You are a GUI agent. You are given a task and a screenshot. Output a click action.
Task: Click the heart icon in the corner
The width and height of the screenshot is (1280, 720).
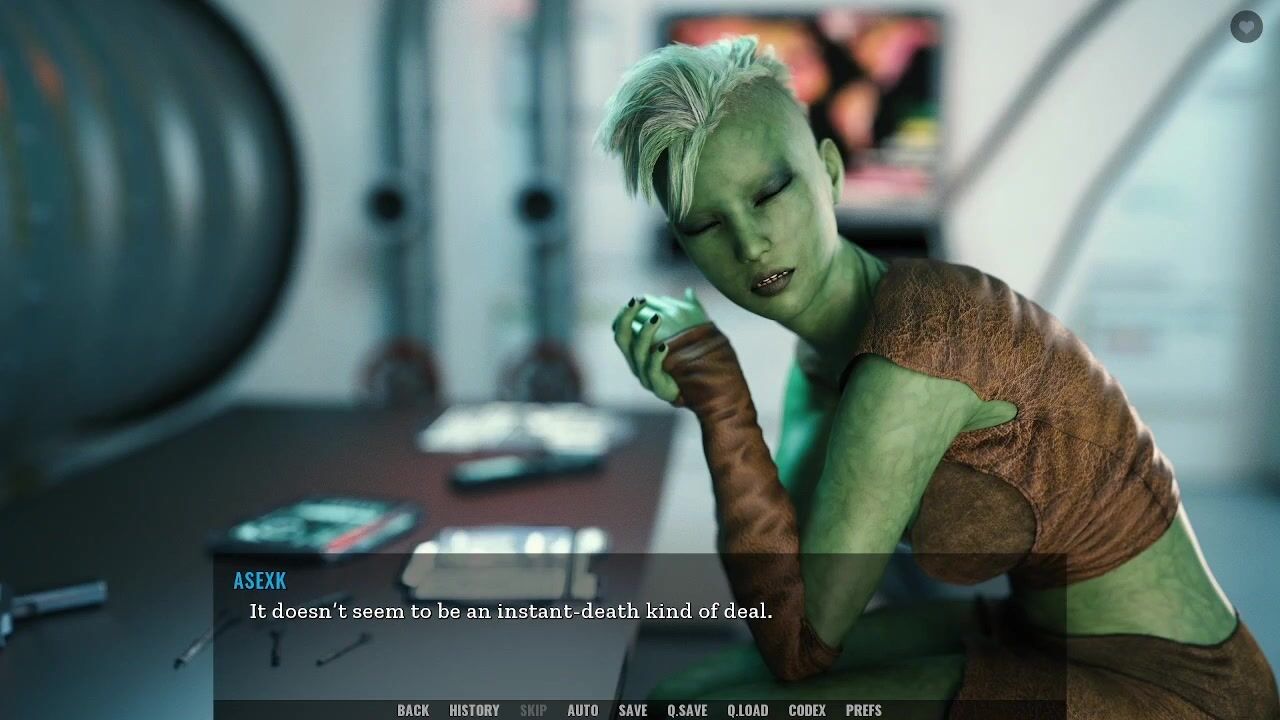point(1246,26)
